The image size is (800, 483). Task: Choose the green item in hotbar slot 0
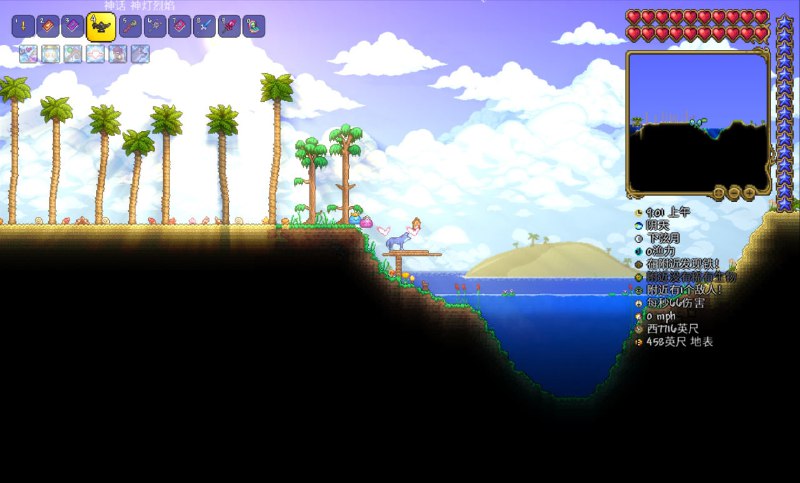coord(254,27)
